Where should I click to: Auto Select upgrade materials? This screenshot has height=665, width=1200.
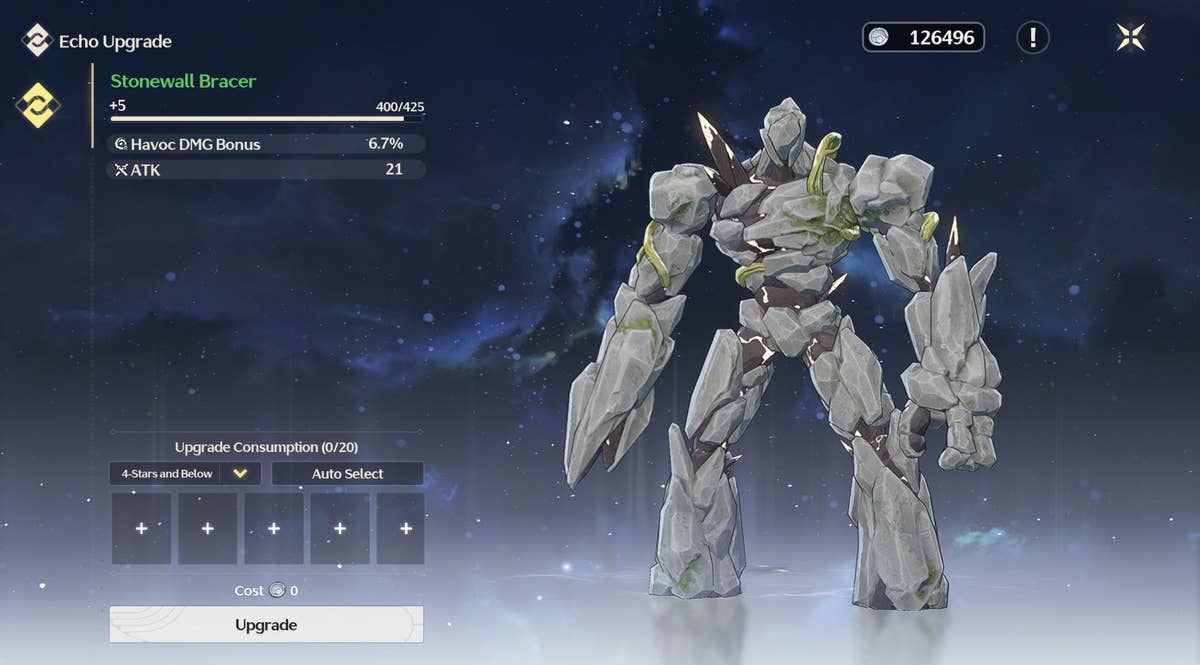click(x=347, y=473)
